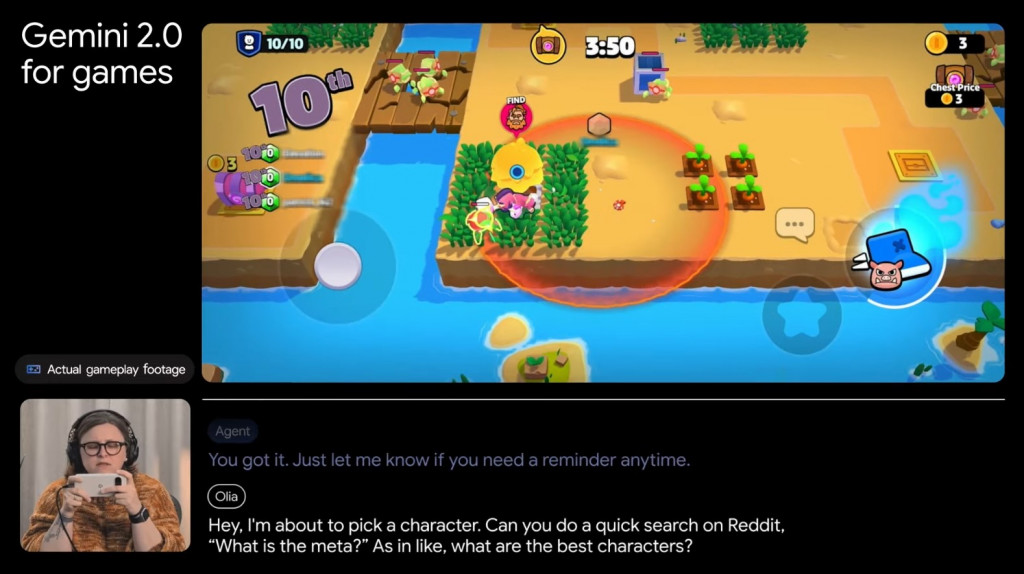
Task: Select the chest icon above Chest Price
Action: click(955, 75)
